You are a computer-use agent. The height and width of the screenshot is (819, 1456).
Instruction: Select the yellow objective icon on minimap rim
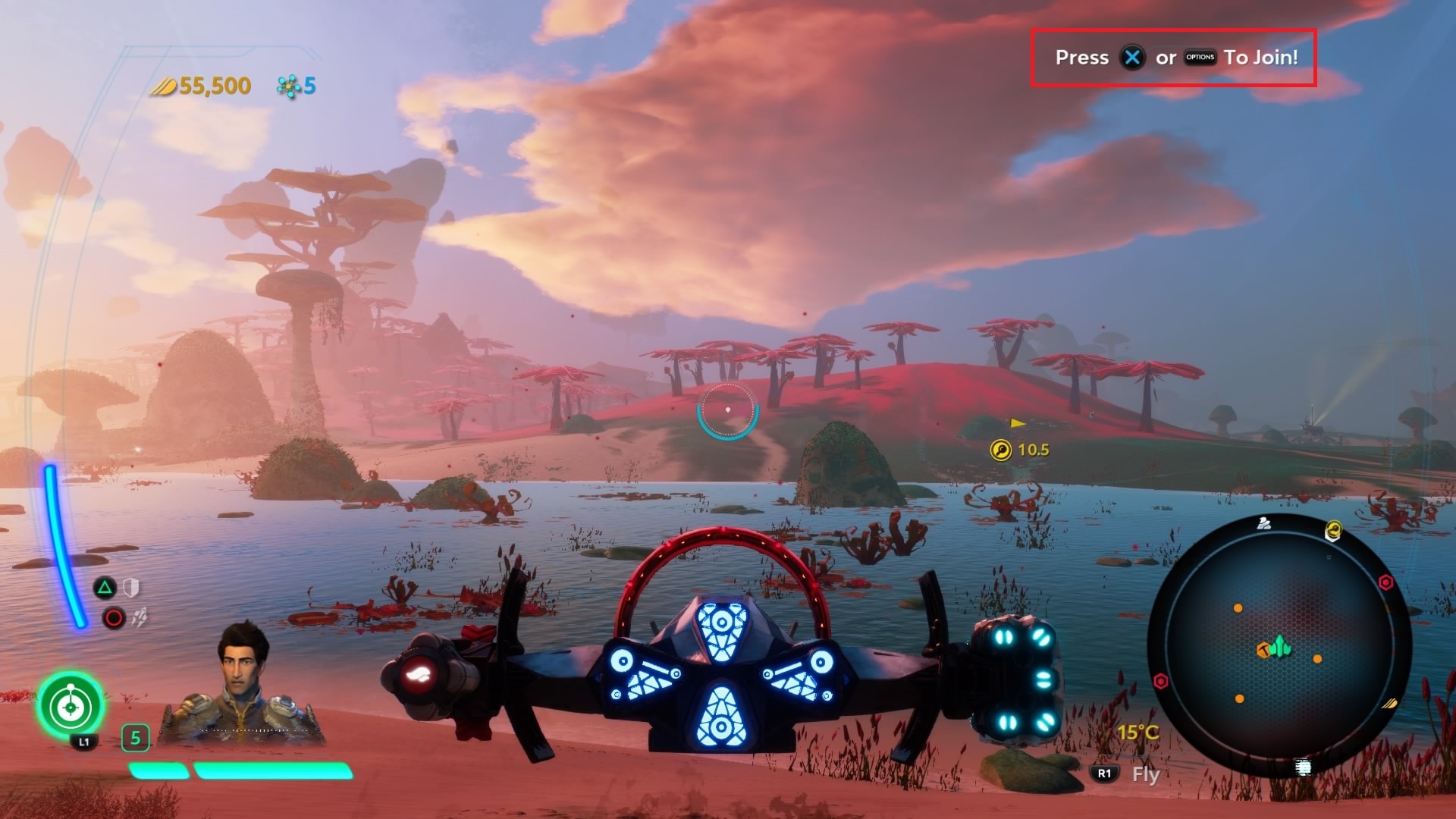coord(1332,531)
